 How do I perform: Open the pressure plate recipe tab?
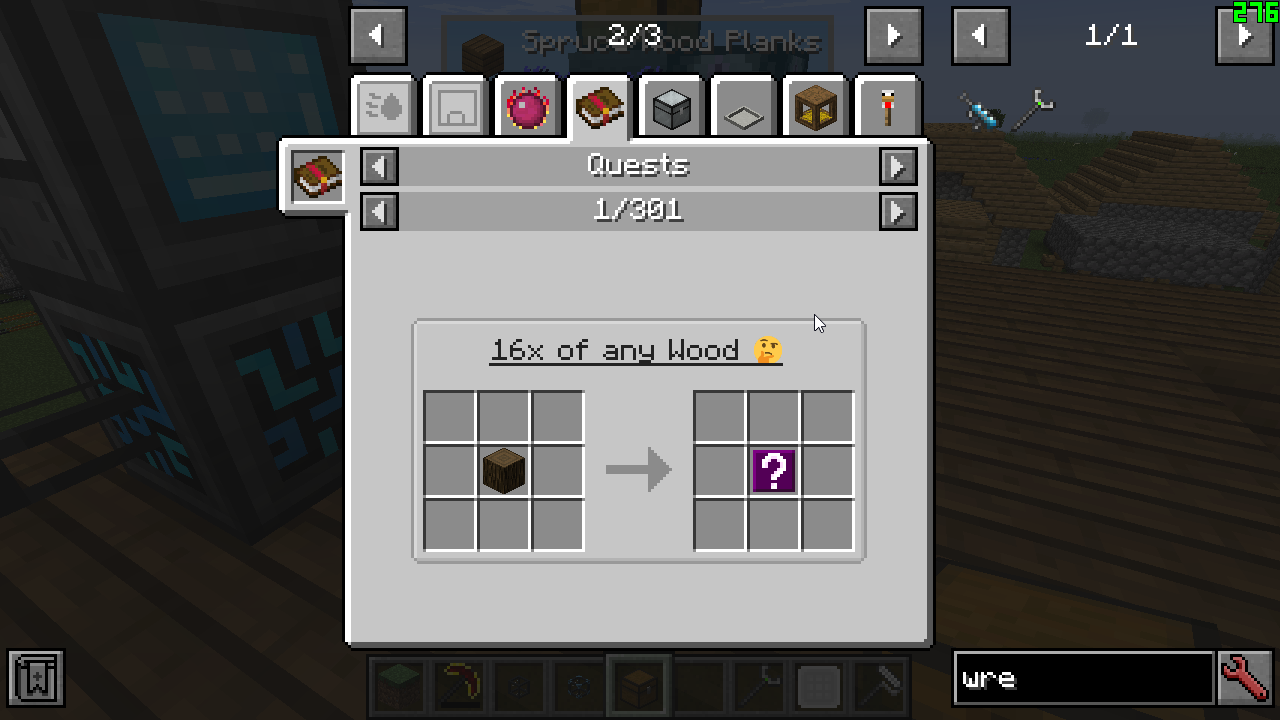[744, 107]
